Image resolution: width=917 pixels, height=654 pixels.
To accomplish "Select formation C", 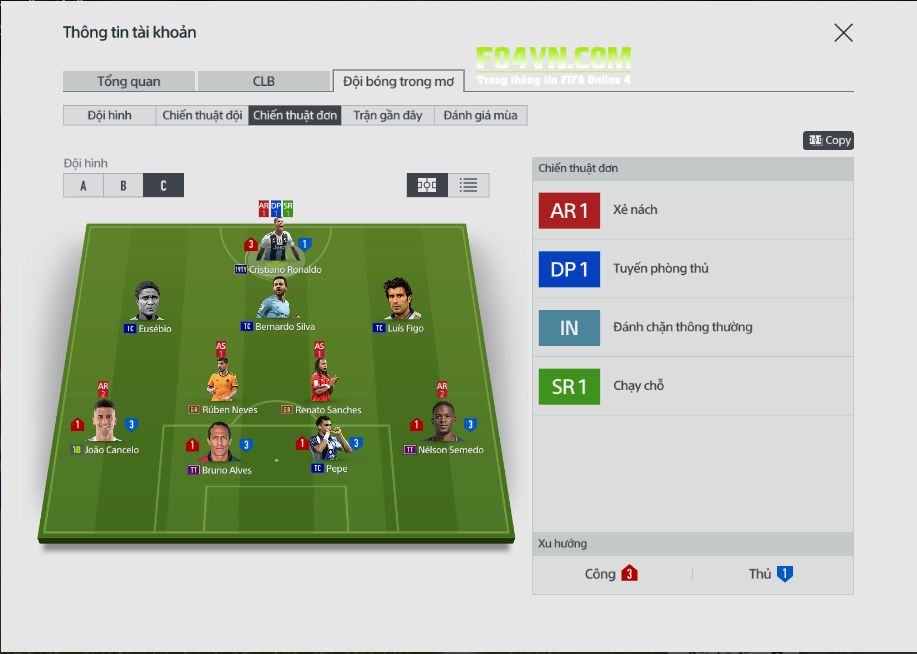I will pos(163,185).
